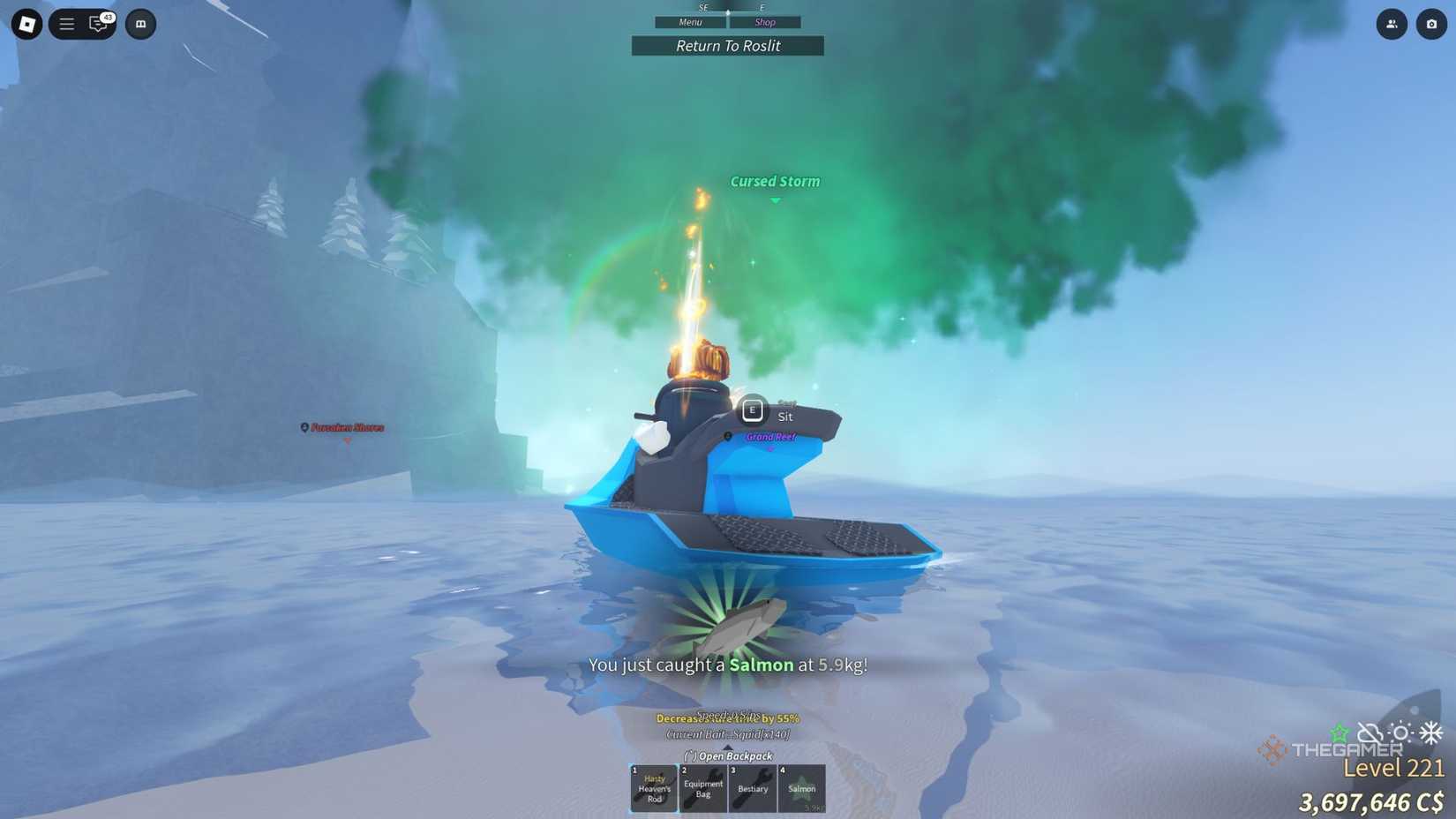Open the Equipment Bag from the hotbar
The image size is (1456, 819).
pyautogui.click(x=702, y=788)
